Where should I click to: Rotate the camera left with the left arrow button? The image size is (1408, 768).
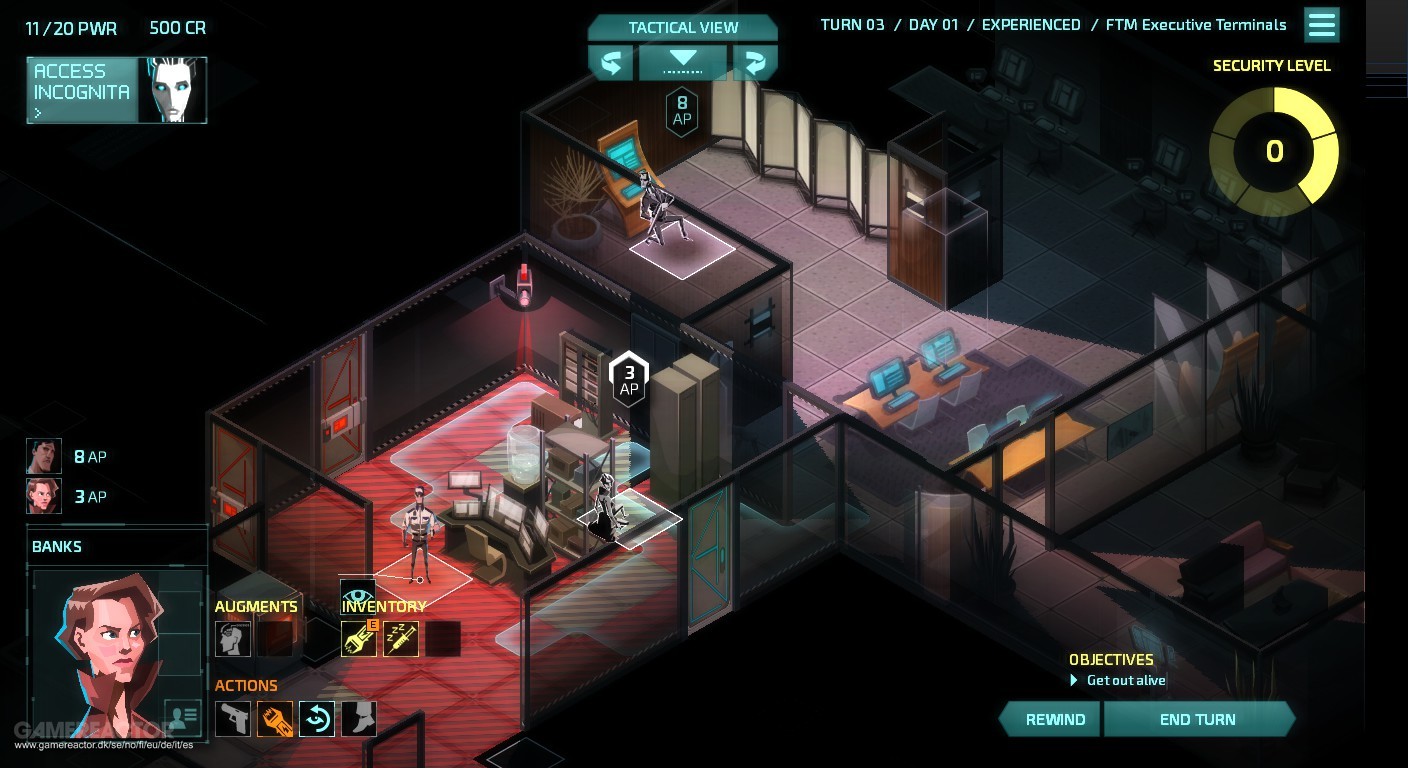tap(610, 63)
